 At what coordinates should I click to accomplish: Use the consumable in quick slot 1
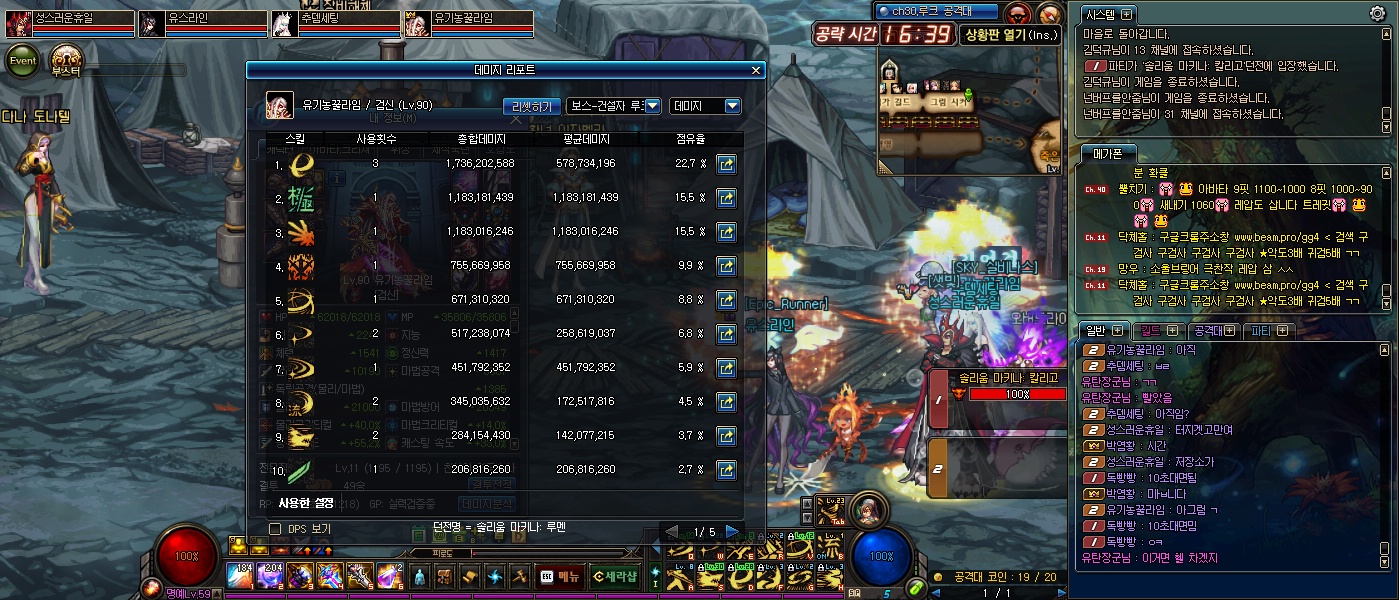pos(240,576)
